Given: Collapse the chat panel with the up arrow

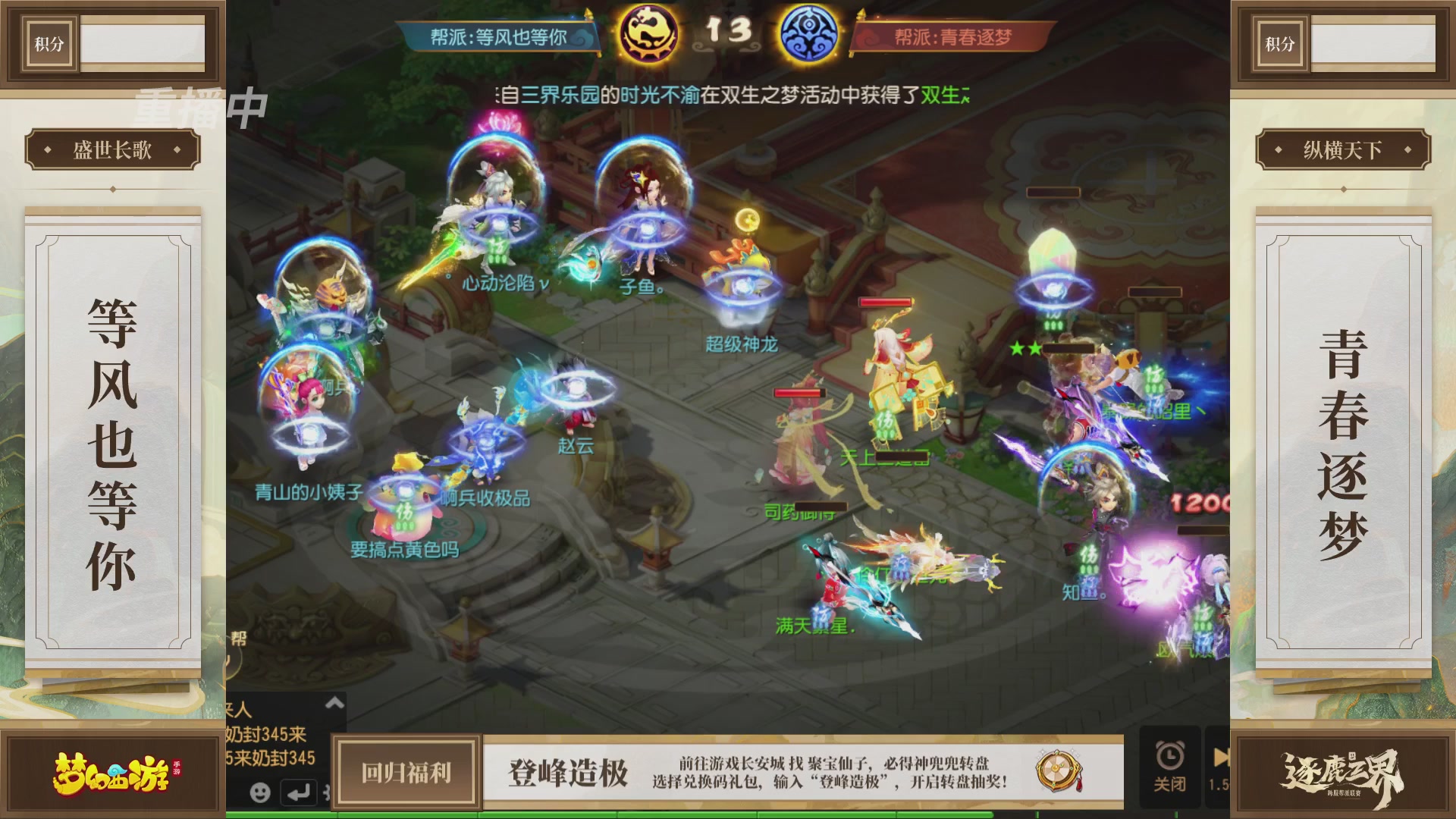Looking at the screenshot, I should click(334, 701).
